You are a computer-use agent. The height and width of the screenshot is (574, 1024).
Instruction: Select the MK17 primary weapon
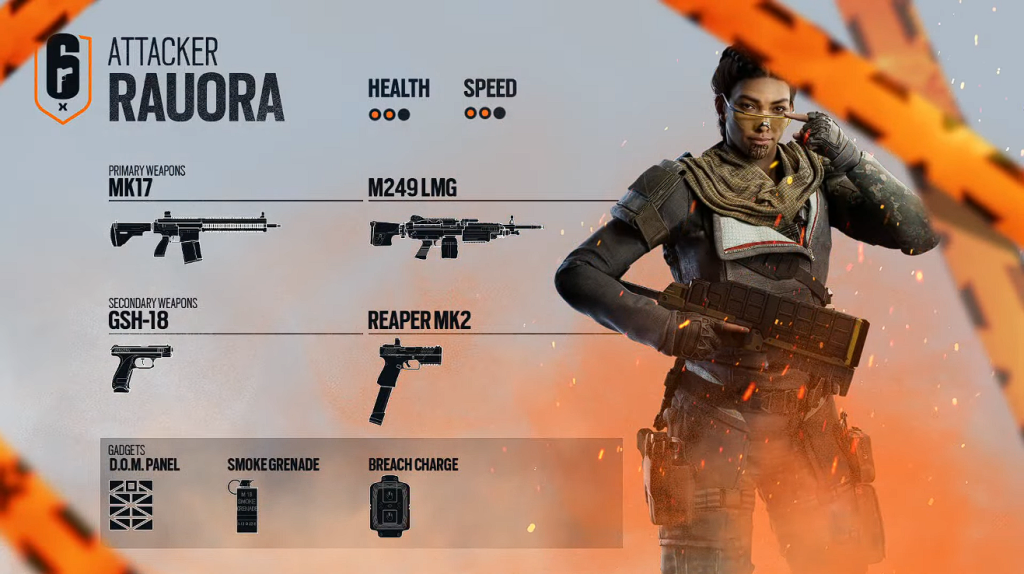point(194,236)
